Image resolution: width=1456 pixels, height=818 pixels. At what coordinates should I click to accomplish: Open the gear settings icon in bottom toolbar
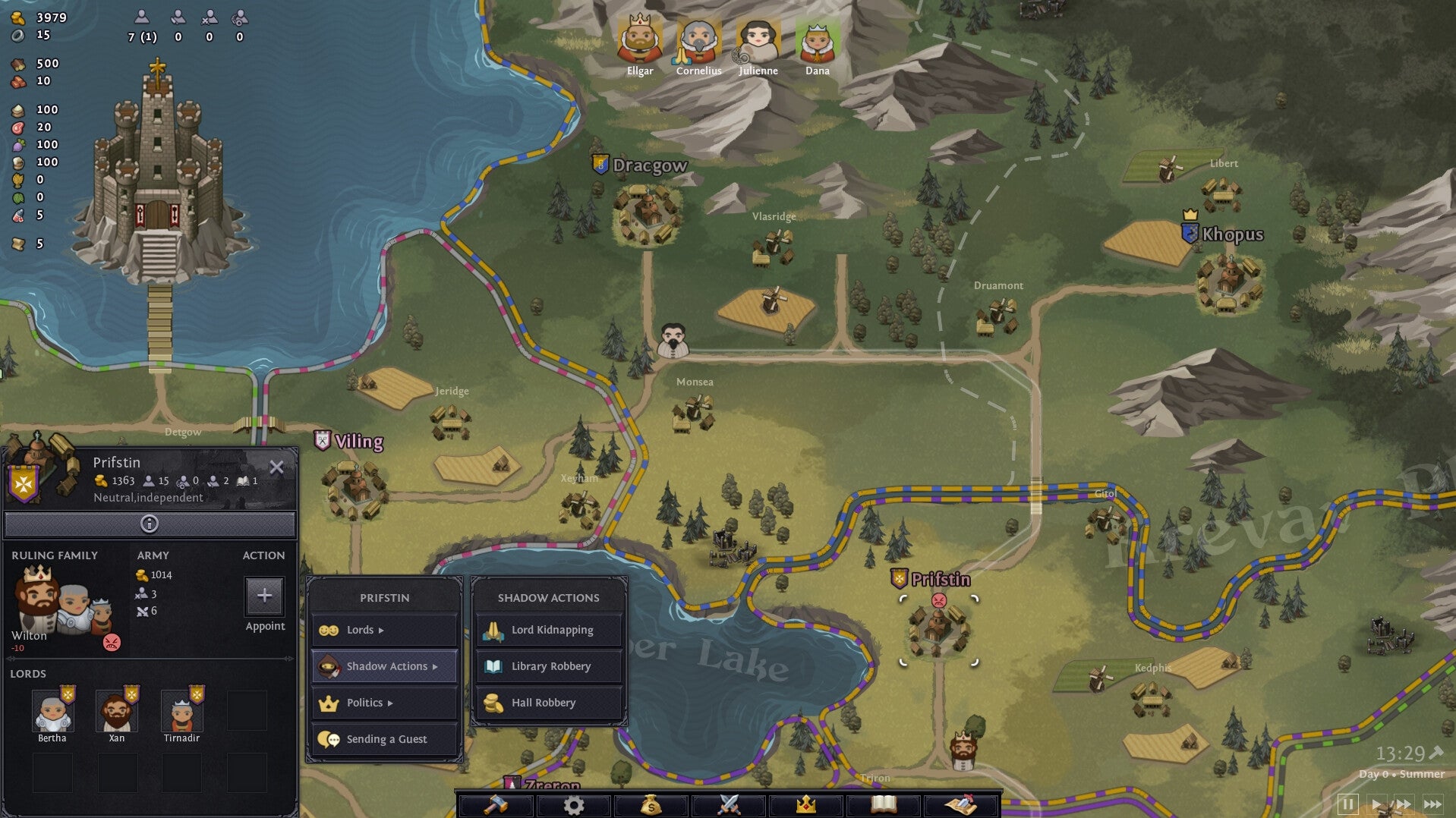pyautogui.click(x=575, y=805)
